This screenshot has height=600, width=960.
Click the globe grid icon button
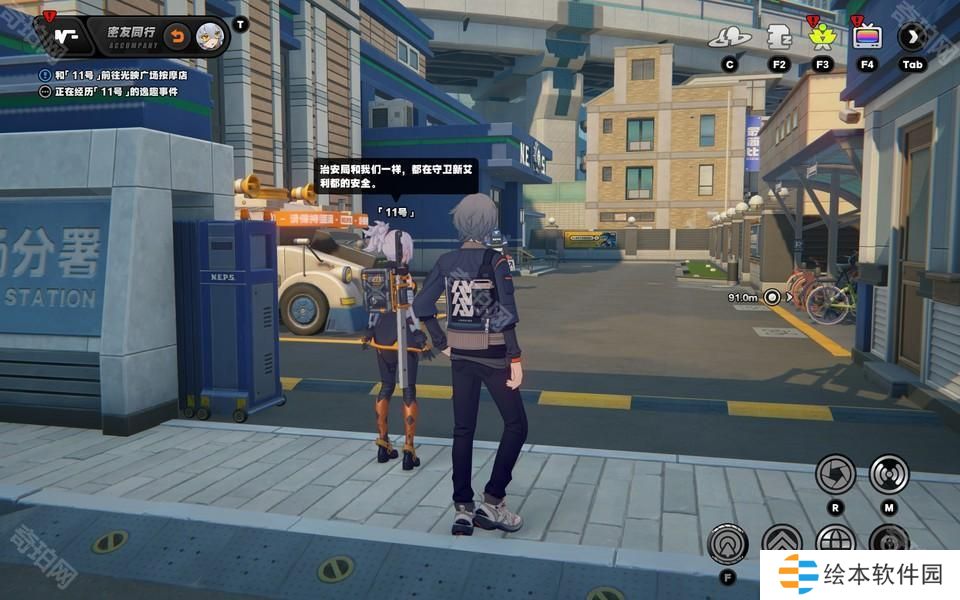point(835,542)
